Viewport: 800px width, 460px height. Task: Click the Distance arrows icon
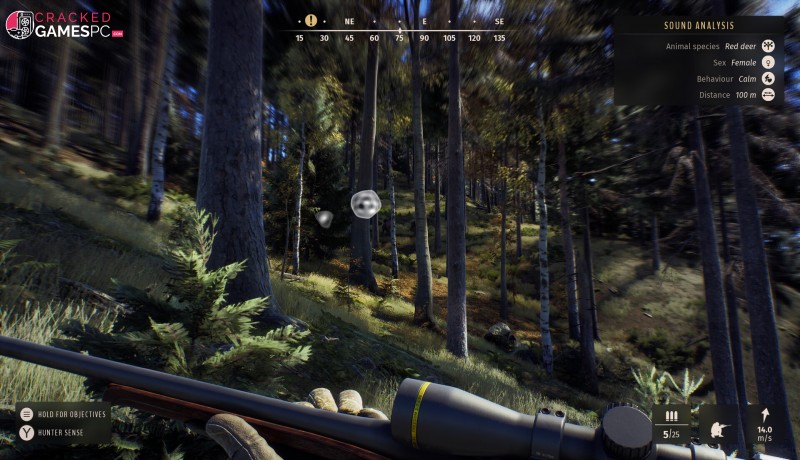click(768, 94)
